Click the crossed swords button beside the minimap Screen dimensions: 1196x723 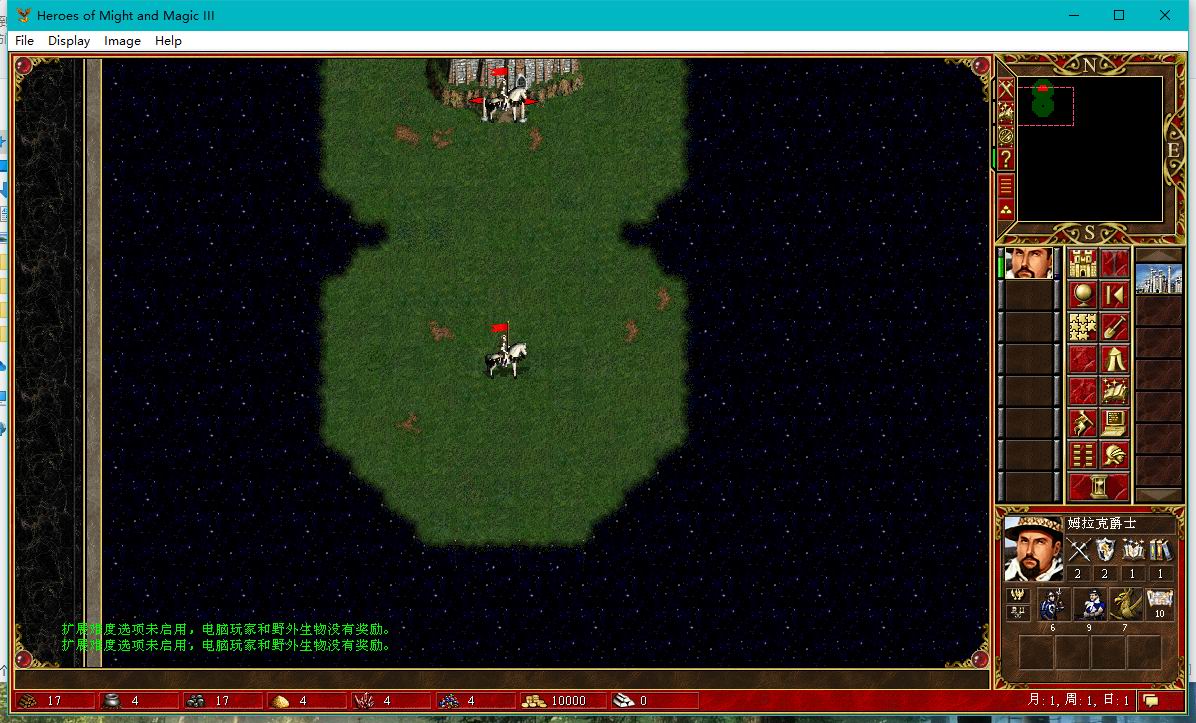click(x=1006, y=89)
